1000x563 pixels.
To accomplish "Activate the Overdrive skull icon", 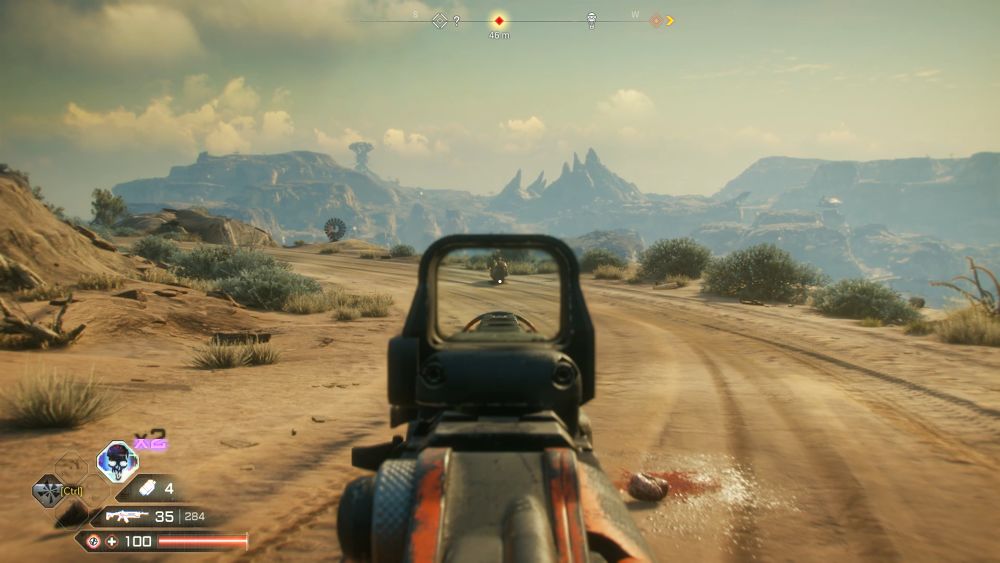I will pyautogui.click(x=117, y=461).
